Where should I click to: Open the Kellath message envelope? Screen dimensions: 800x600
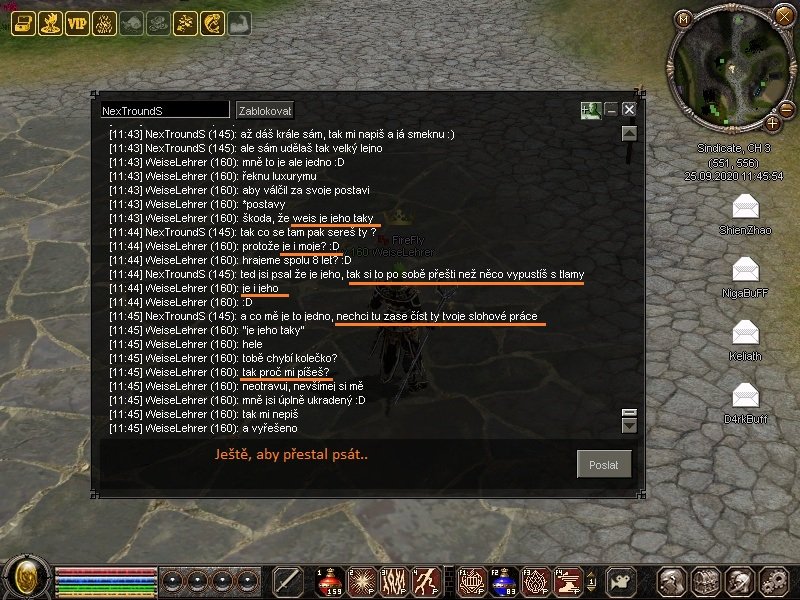pos(746,333)
